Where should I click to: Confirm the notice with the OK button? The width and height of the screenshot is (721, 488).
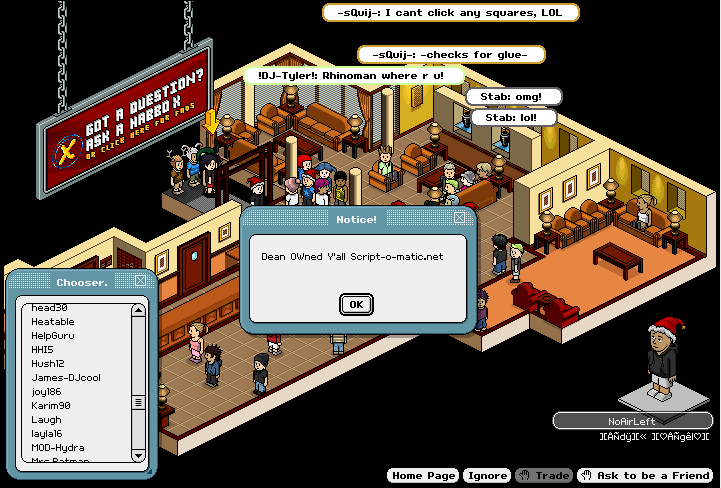tap(355, 304)
